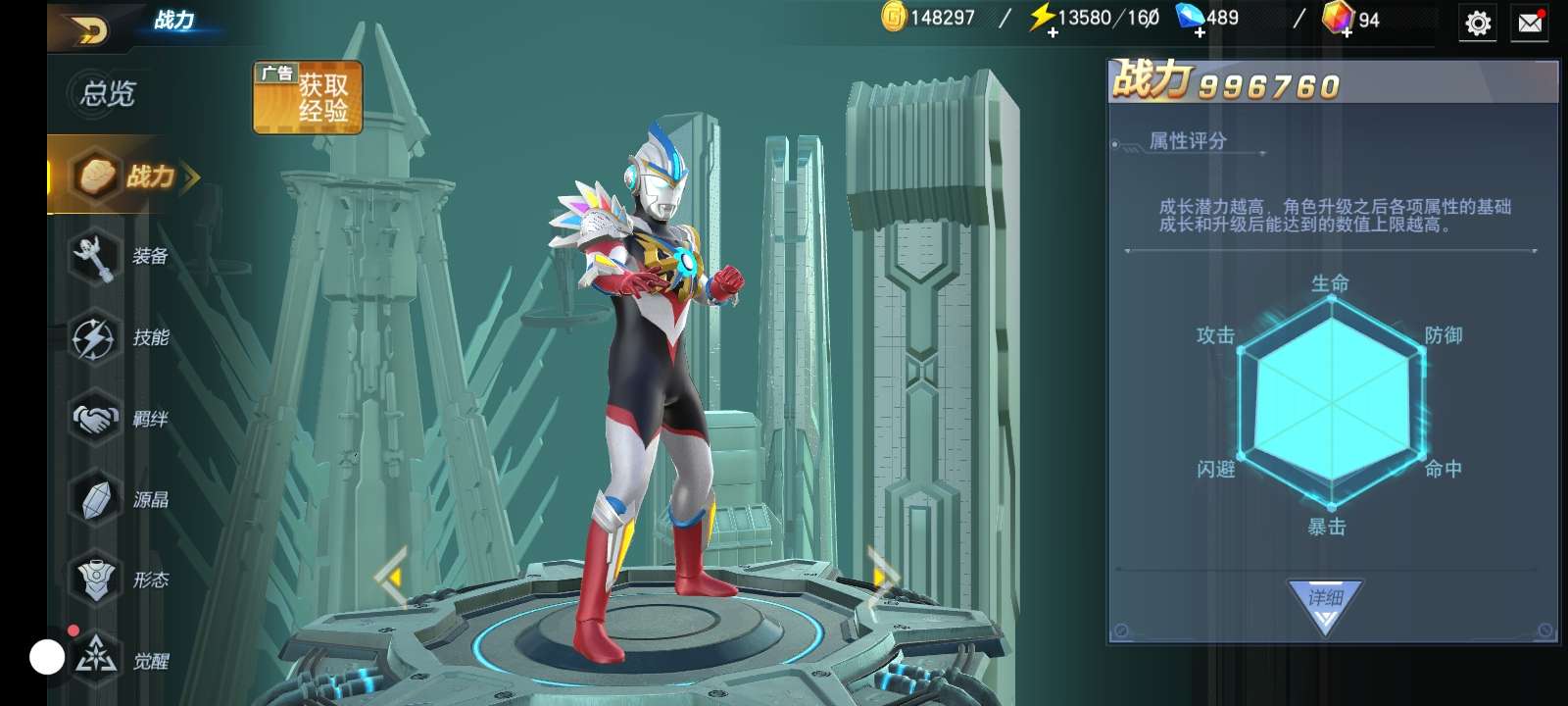This screenshot has width=1568, height=706.
Task: Tap the 获取经验 ad button
Action: (308, 97)
